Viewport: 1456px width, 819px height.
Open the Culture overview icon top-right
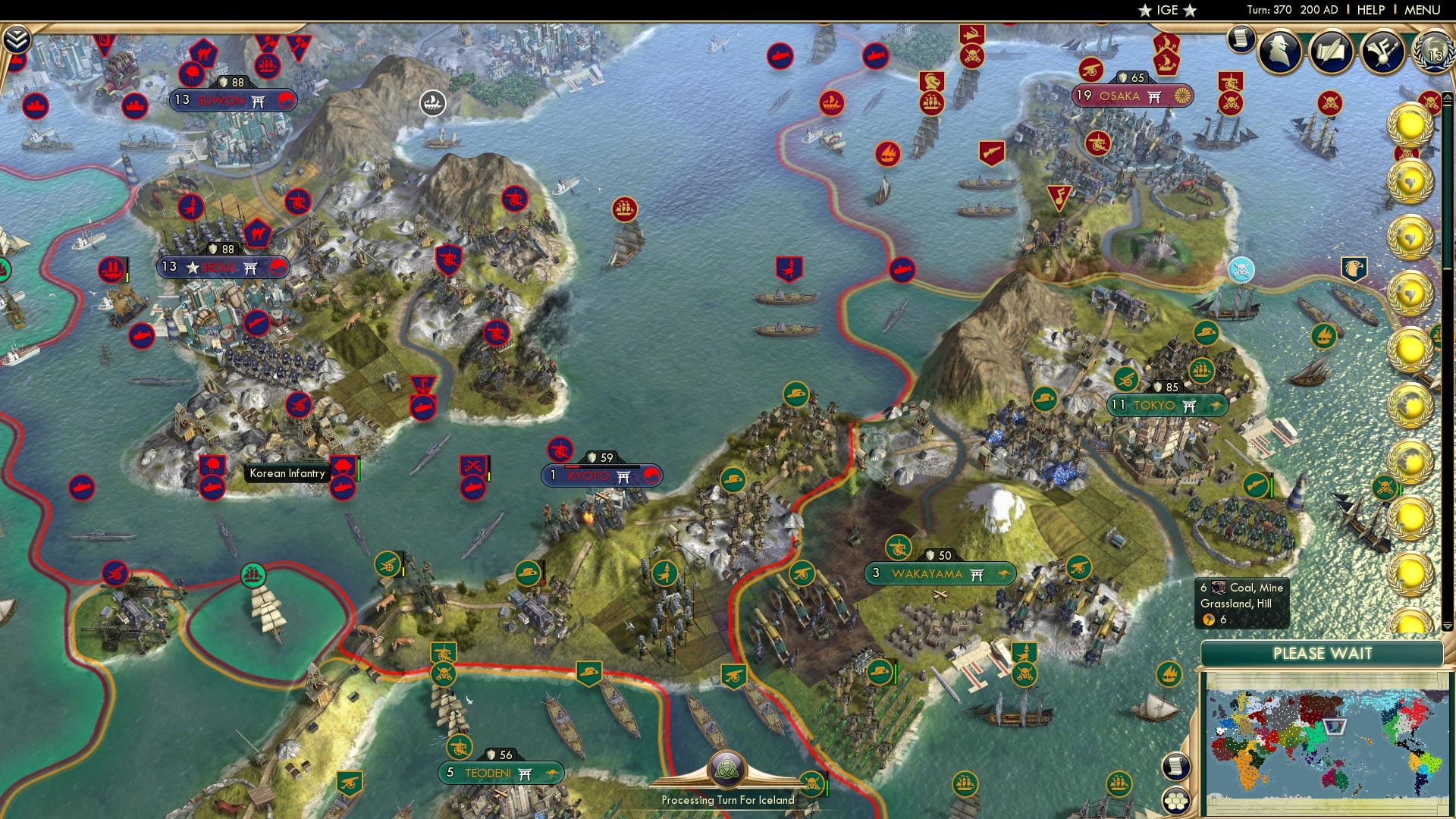(1383, 52)
